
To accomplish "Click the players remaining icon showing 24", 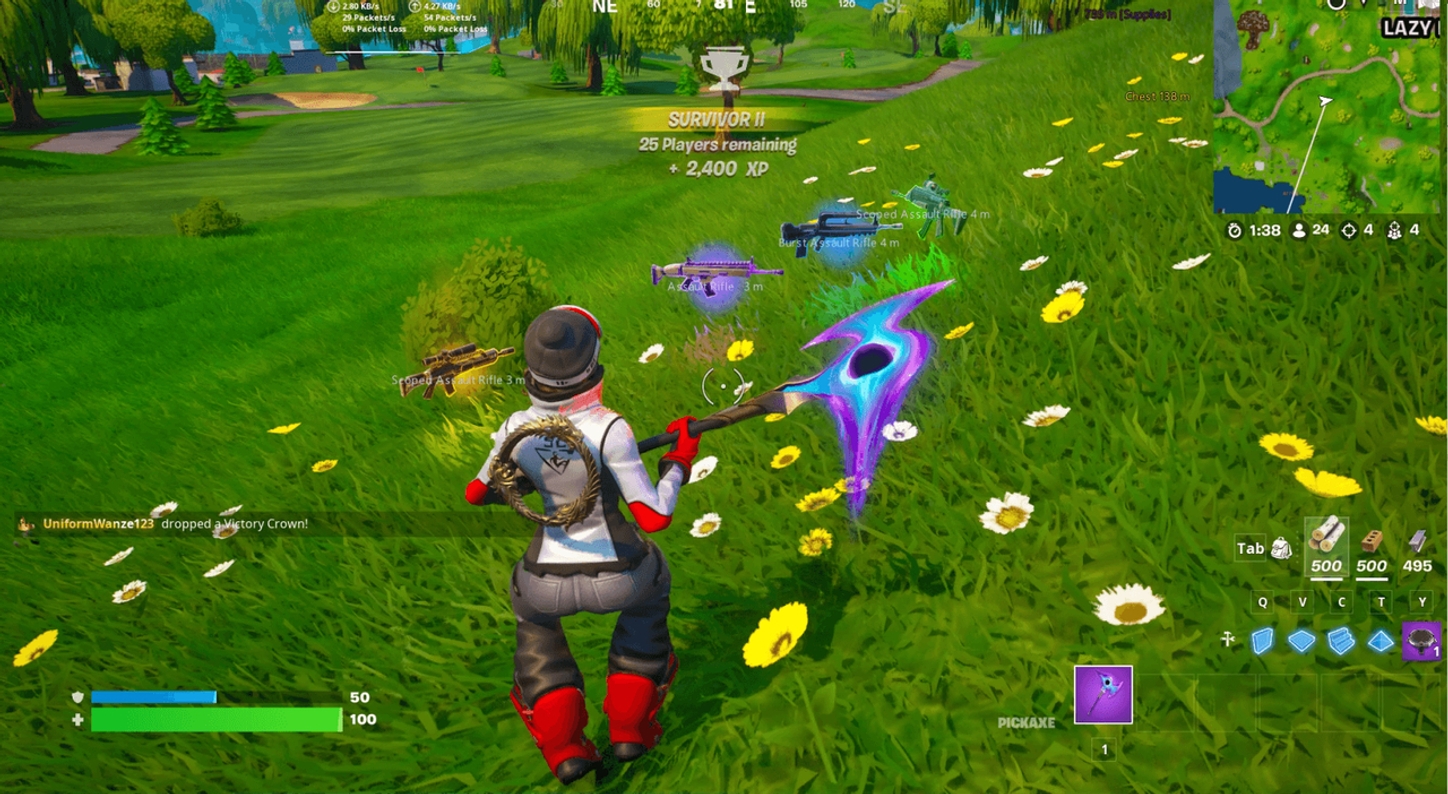I will click(1298, 230).
